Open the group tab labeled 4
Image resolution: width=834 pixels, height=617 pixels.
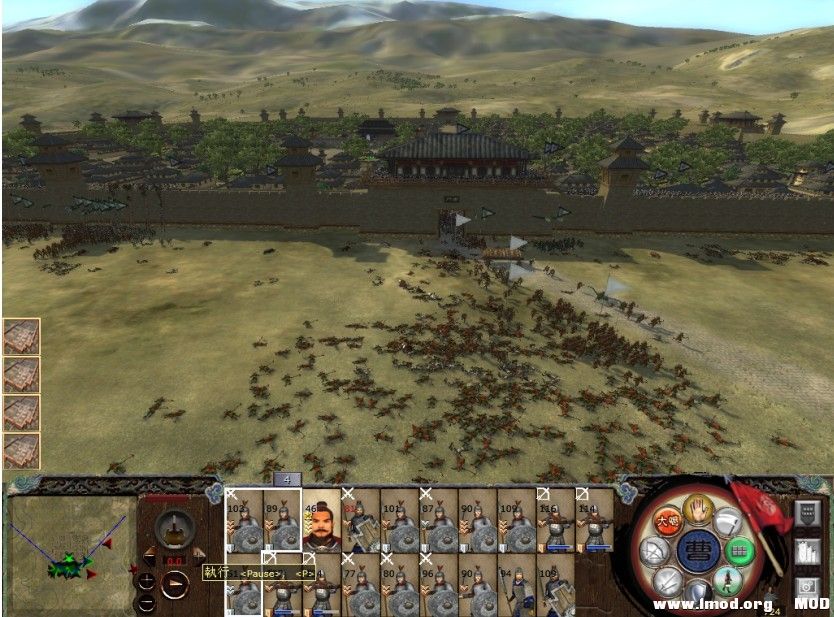288,479
